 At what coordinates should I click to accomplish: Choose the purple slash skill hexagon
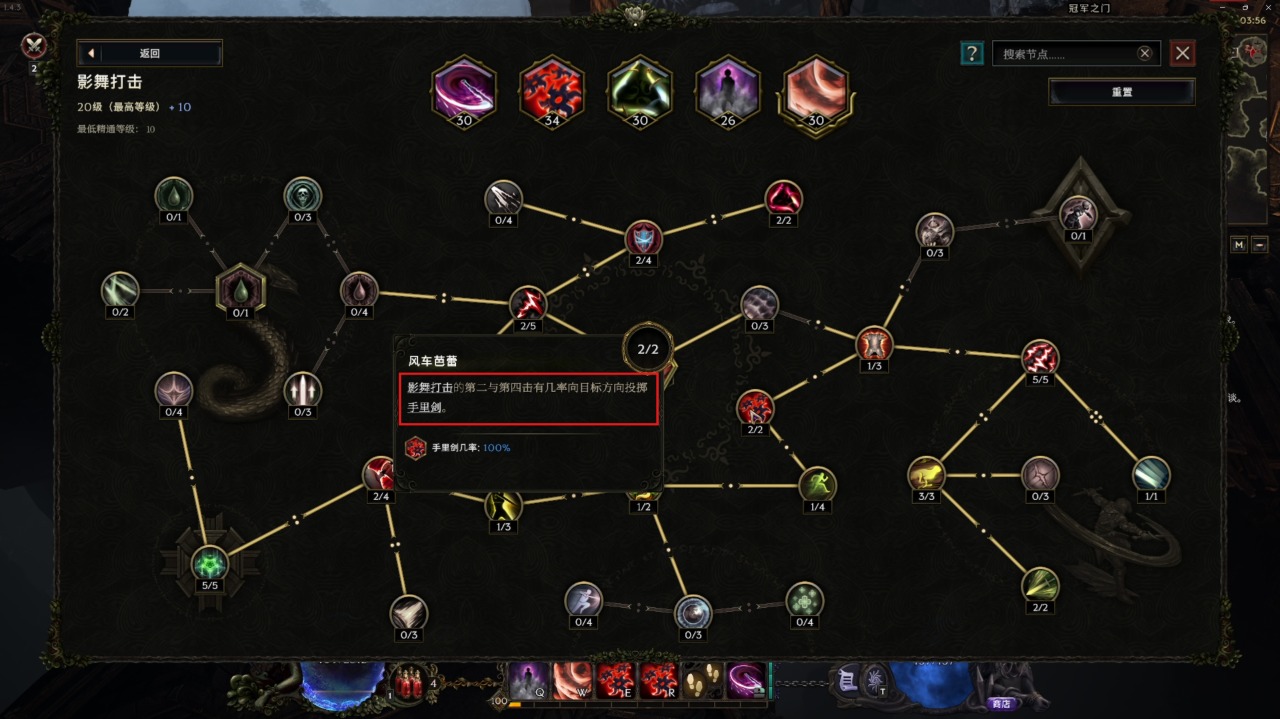464,91
